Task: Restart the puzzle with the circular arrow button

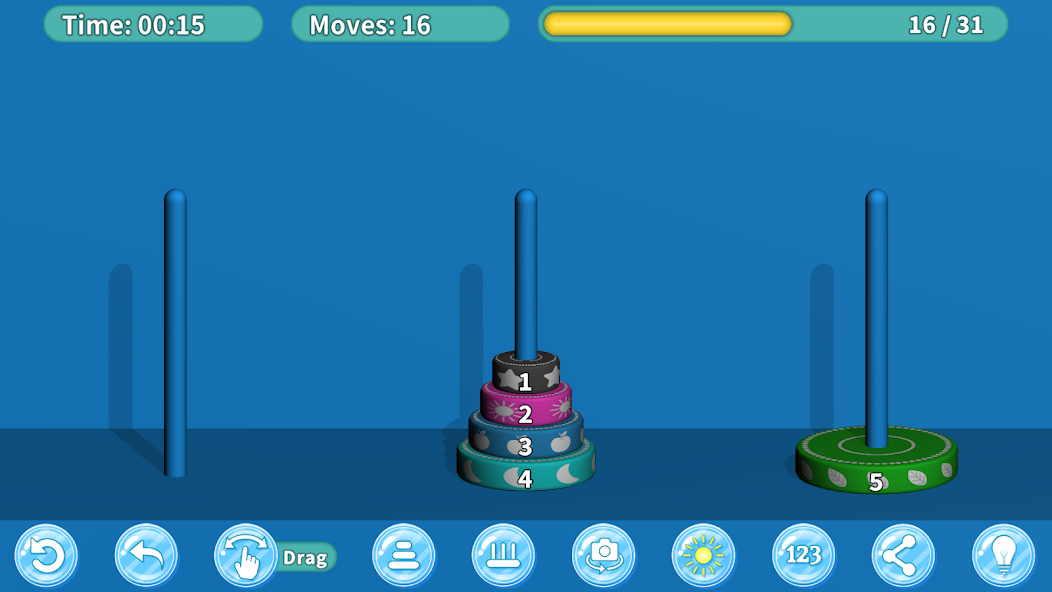Action: coord(46,555)
